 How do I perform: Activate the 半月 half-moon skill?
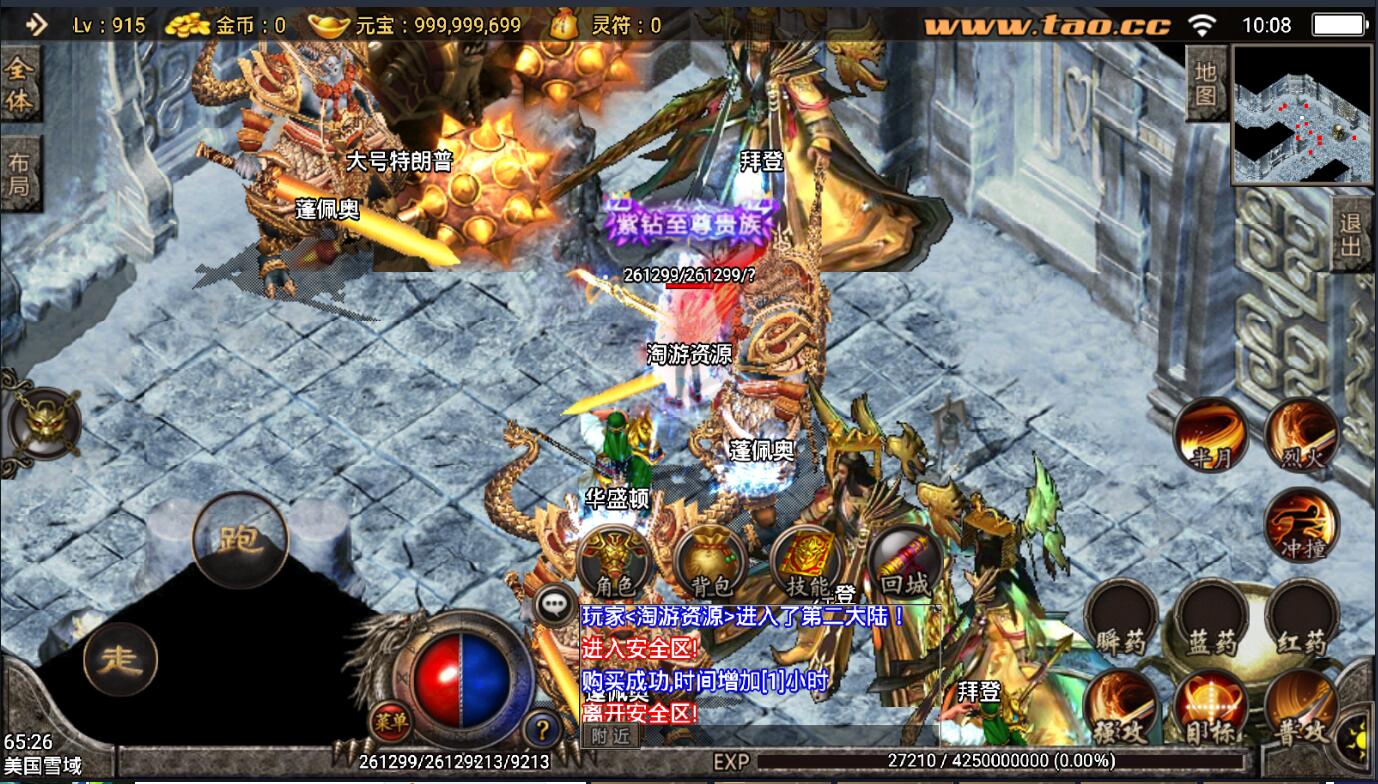1210,435
